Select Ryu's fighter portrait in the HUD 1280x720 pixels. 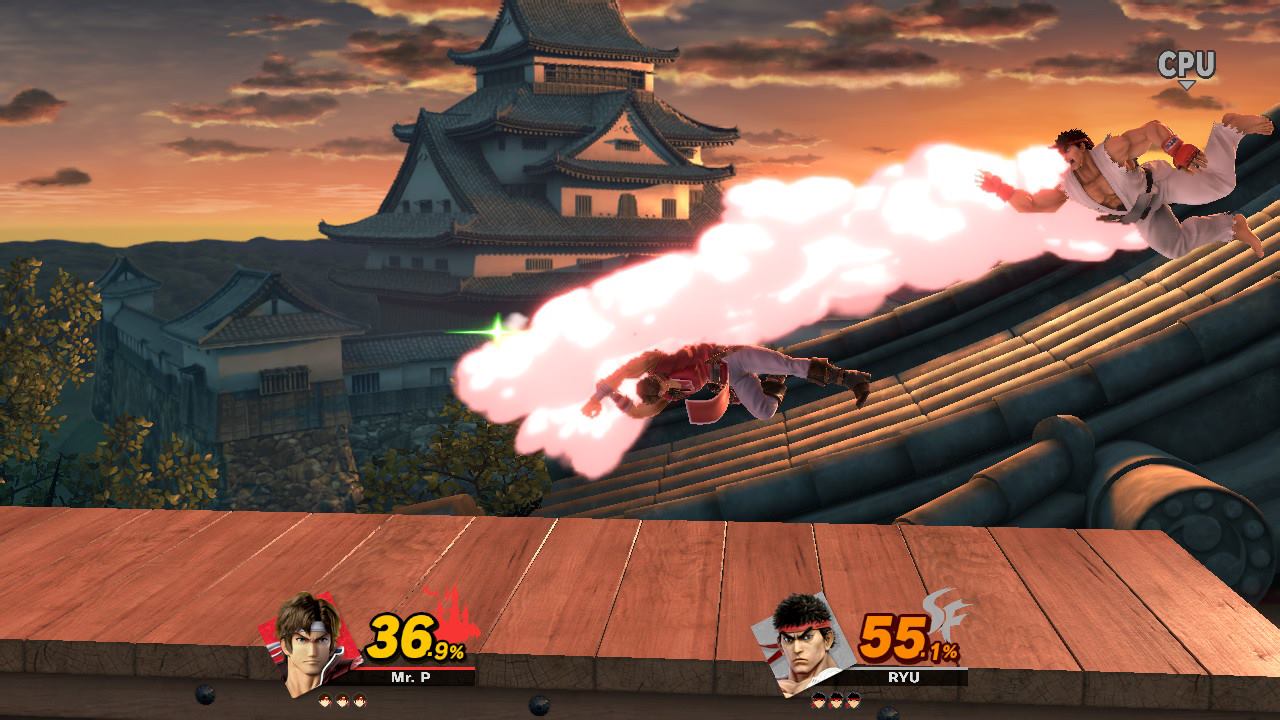pyautogui.click(x=804, y=645)
